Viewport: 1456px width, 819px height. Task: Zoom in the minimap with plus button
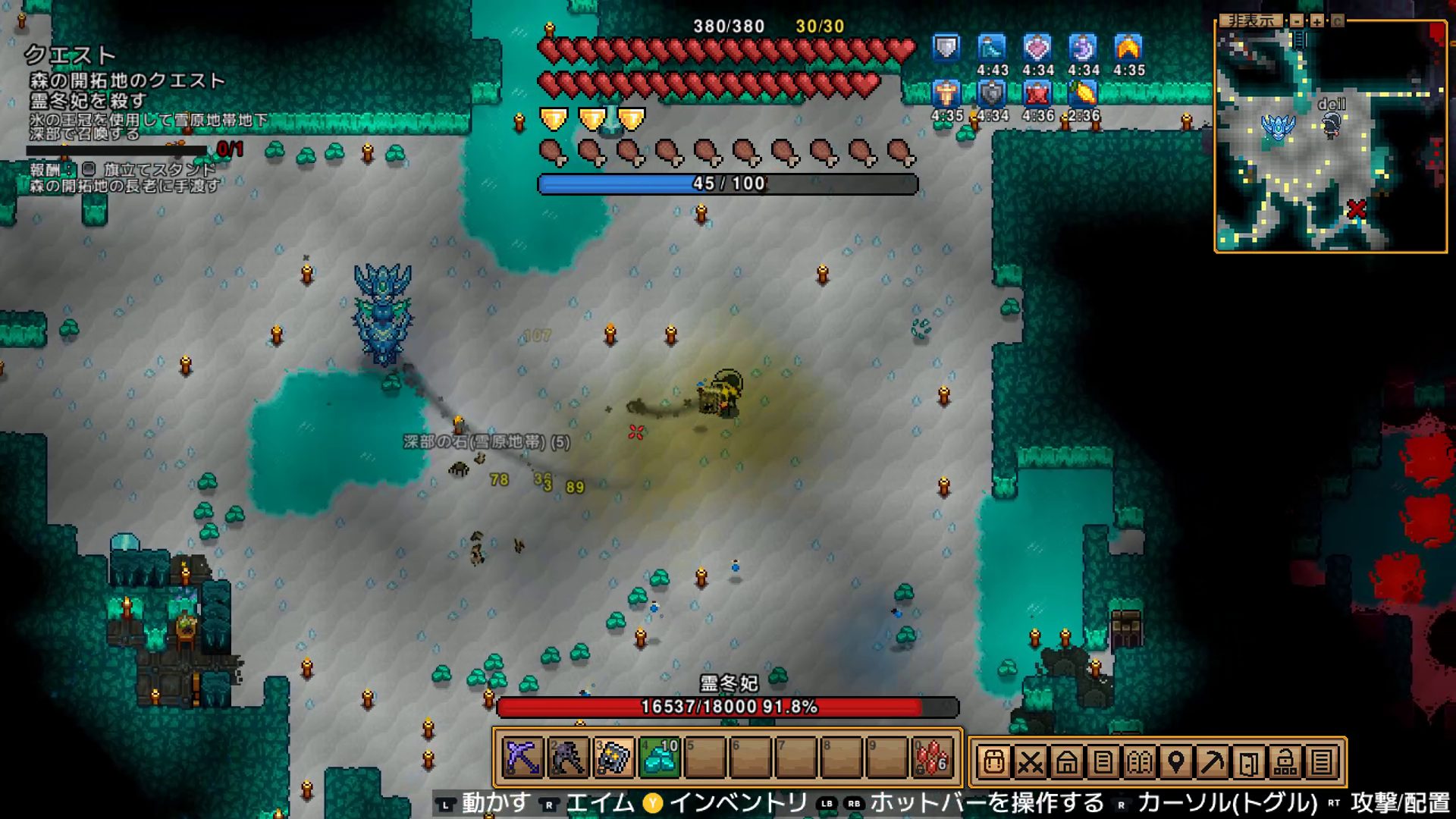[x=1317, y=21]
